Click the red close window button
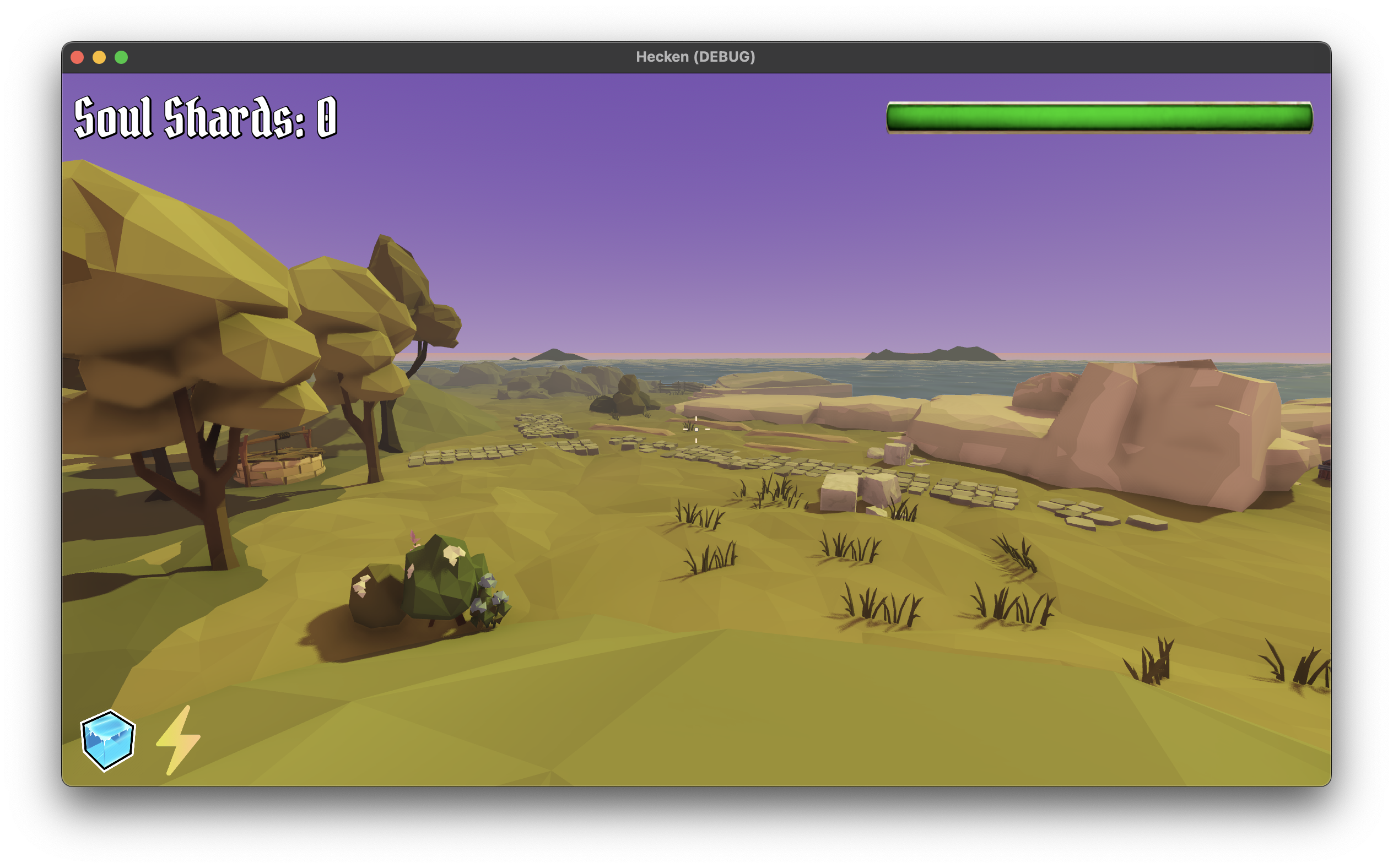Viewport: 1393px width, 868px height. [78, 56]
